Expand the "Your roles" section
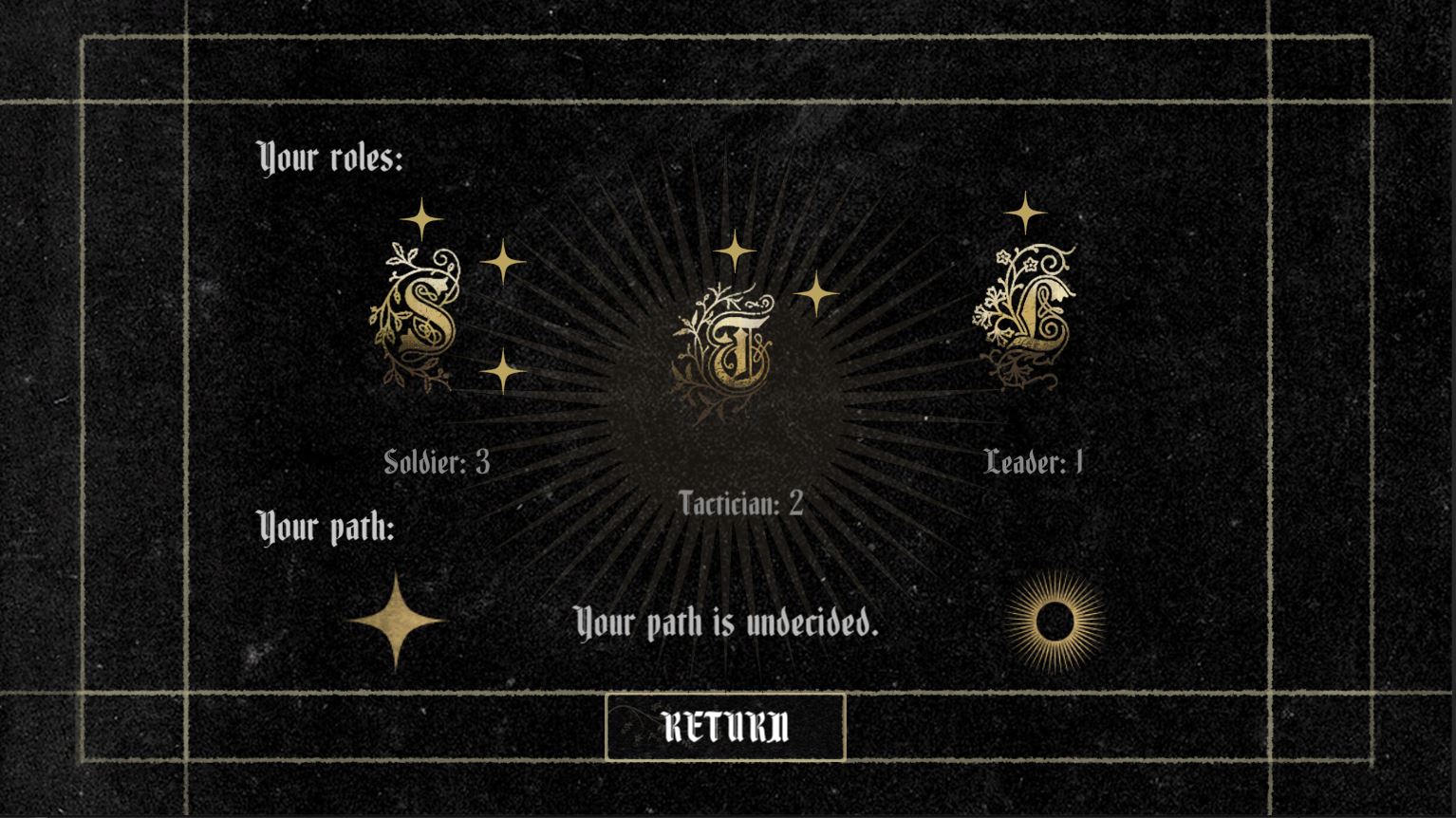This screenshot has height=818, width=1456. click(331, 156)
